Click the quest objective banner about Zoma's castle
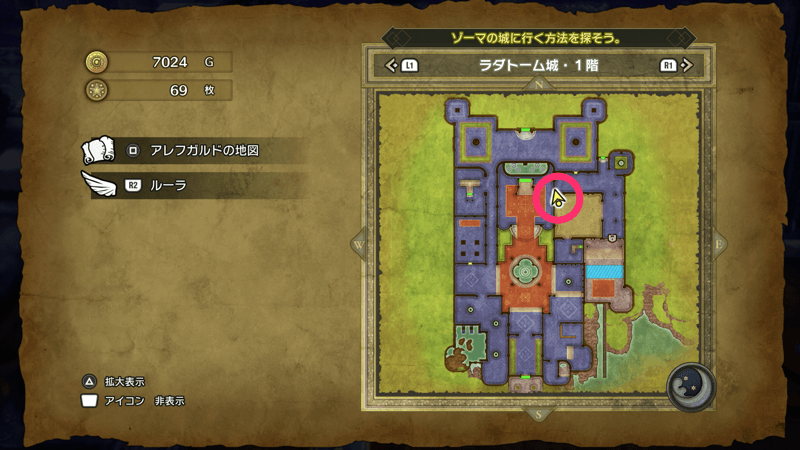 pos(538,38)
